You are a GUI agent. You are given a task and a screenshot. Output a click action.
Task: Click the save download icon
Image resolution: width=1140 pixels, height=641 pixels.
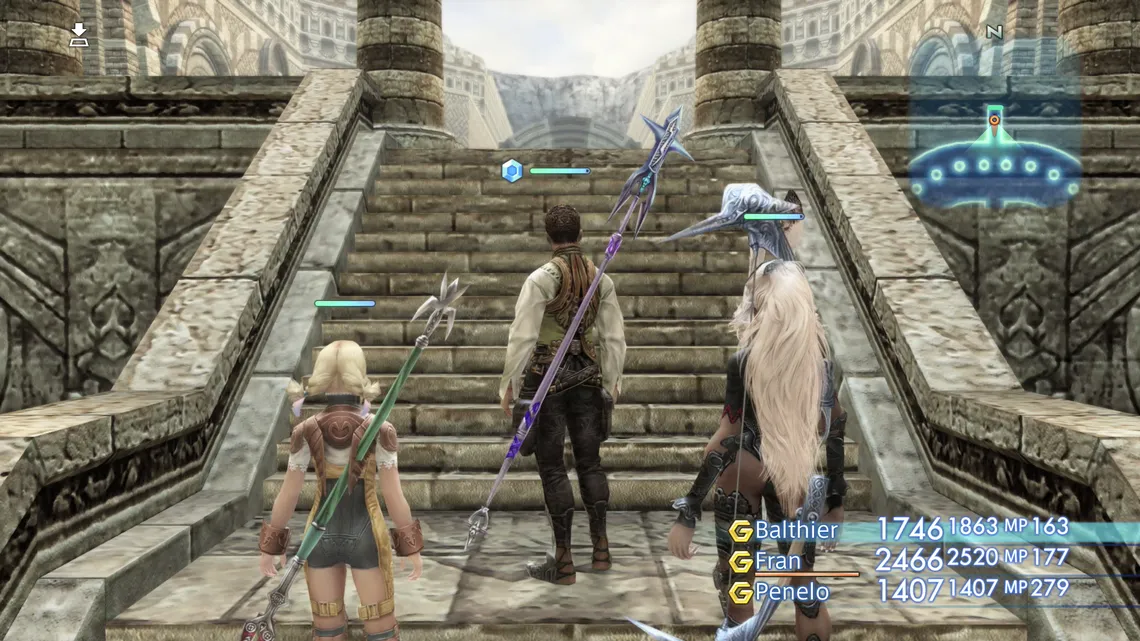point(78,35)
